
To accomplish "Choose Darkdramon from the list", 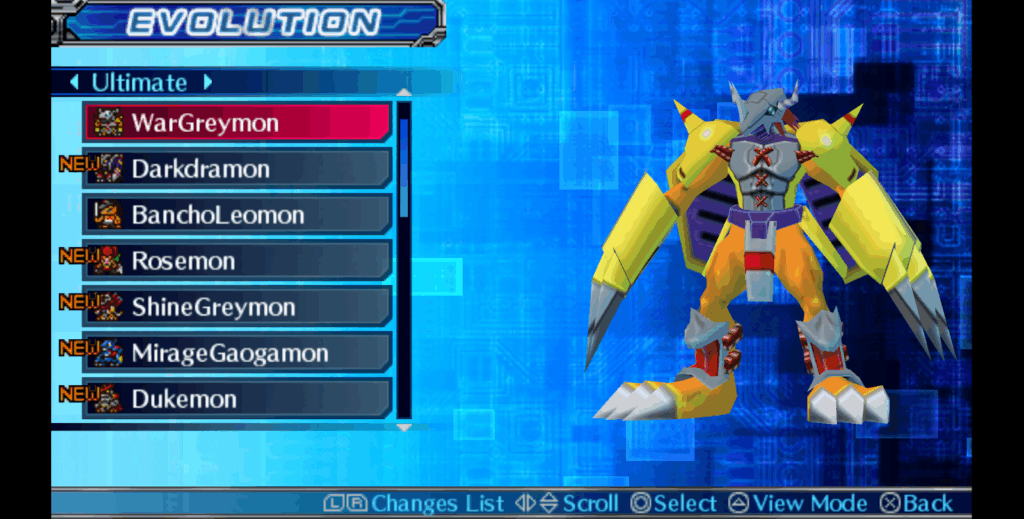I will [237, 169].
